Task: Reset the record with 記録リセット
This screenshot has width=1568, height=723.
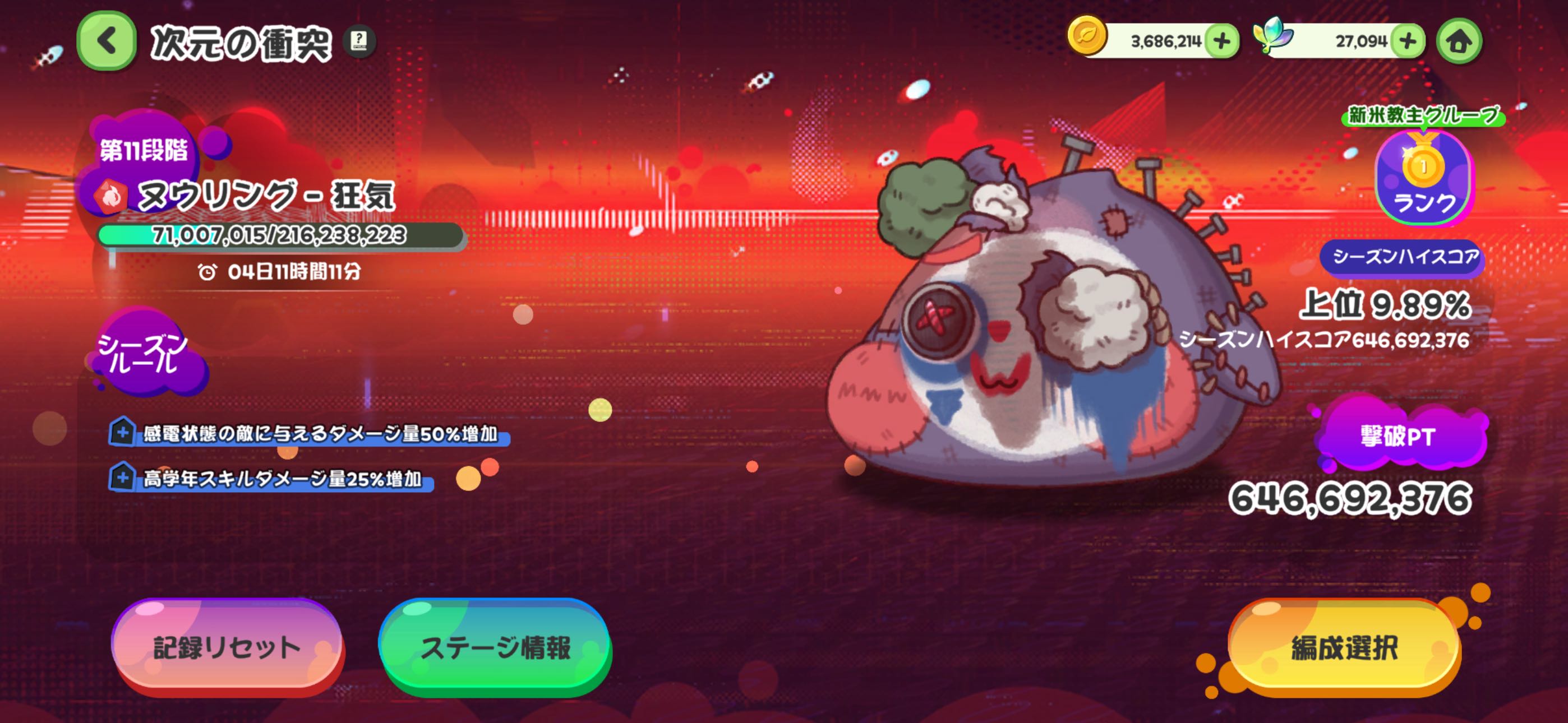Action: (227, 647)
